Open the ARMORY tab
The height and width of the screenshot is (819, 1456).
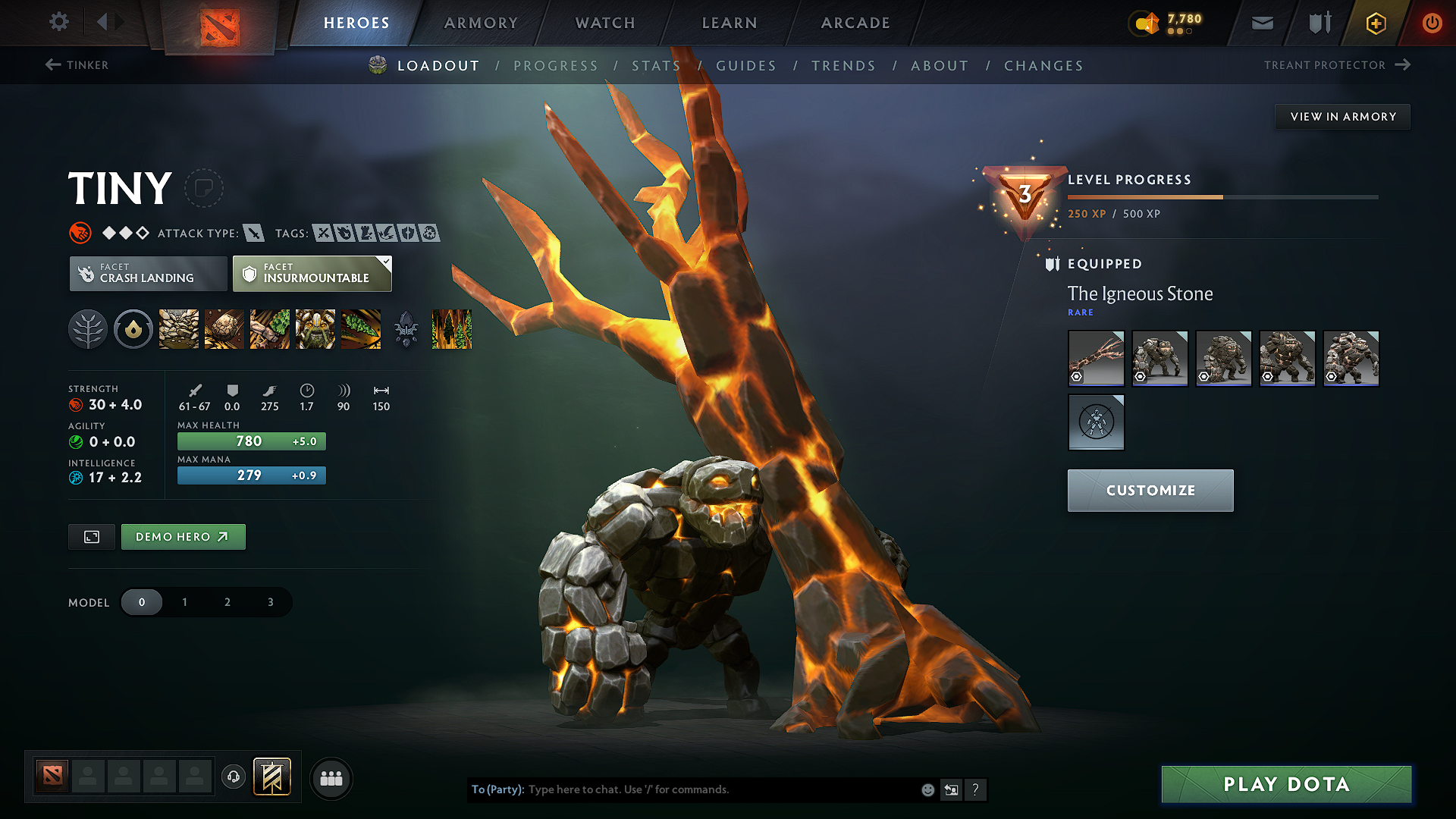click(x=480, y=23)
